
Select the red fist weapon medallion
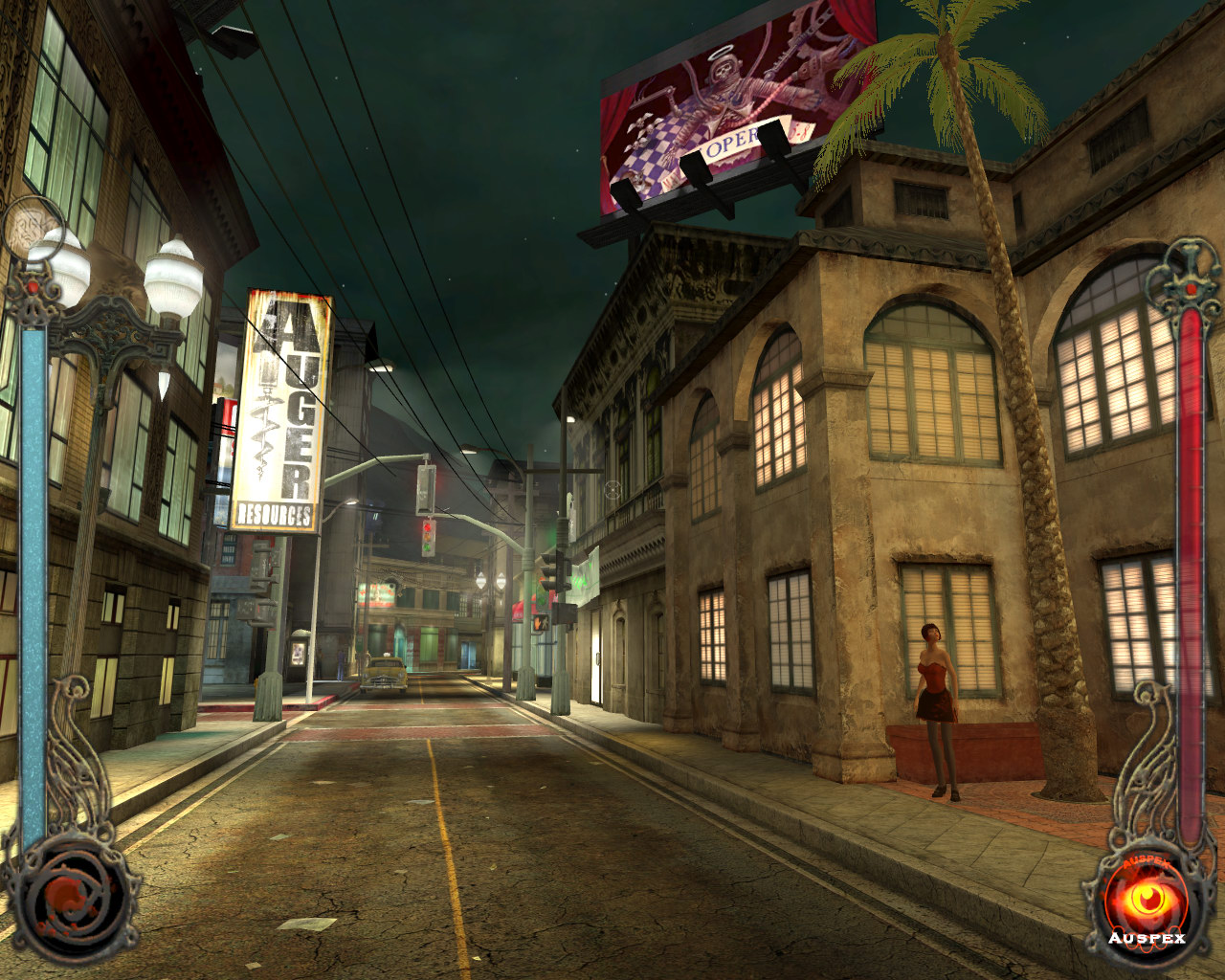pos(69,898)
